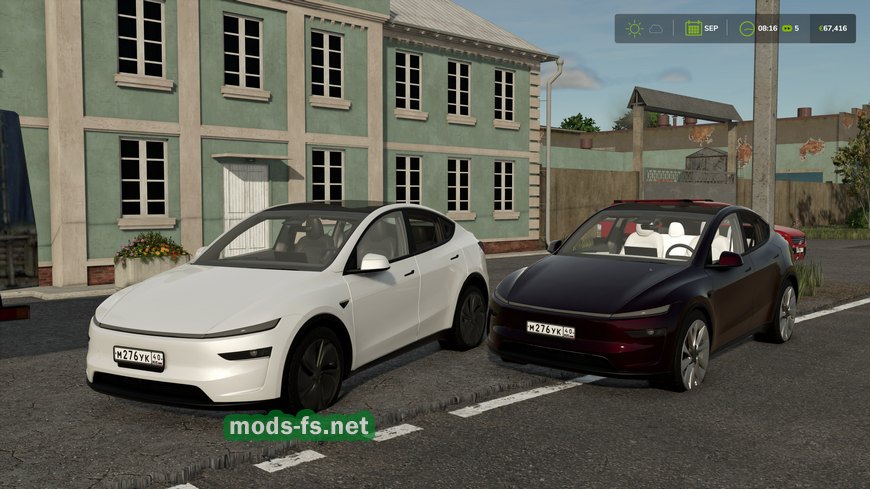Screen dimensions: 870x489
Task: Select the green clock icon
Action: [746, 28]
